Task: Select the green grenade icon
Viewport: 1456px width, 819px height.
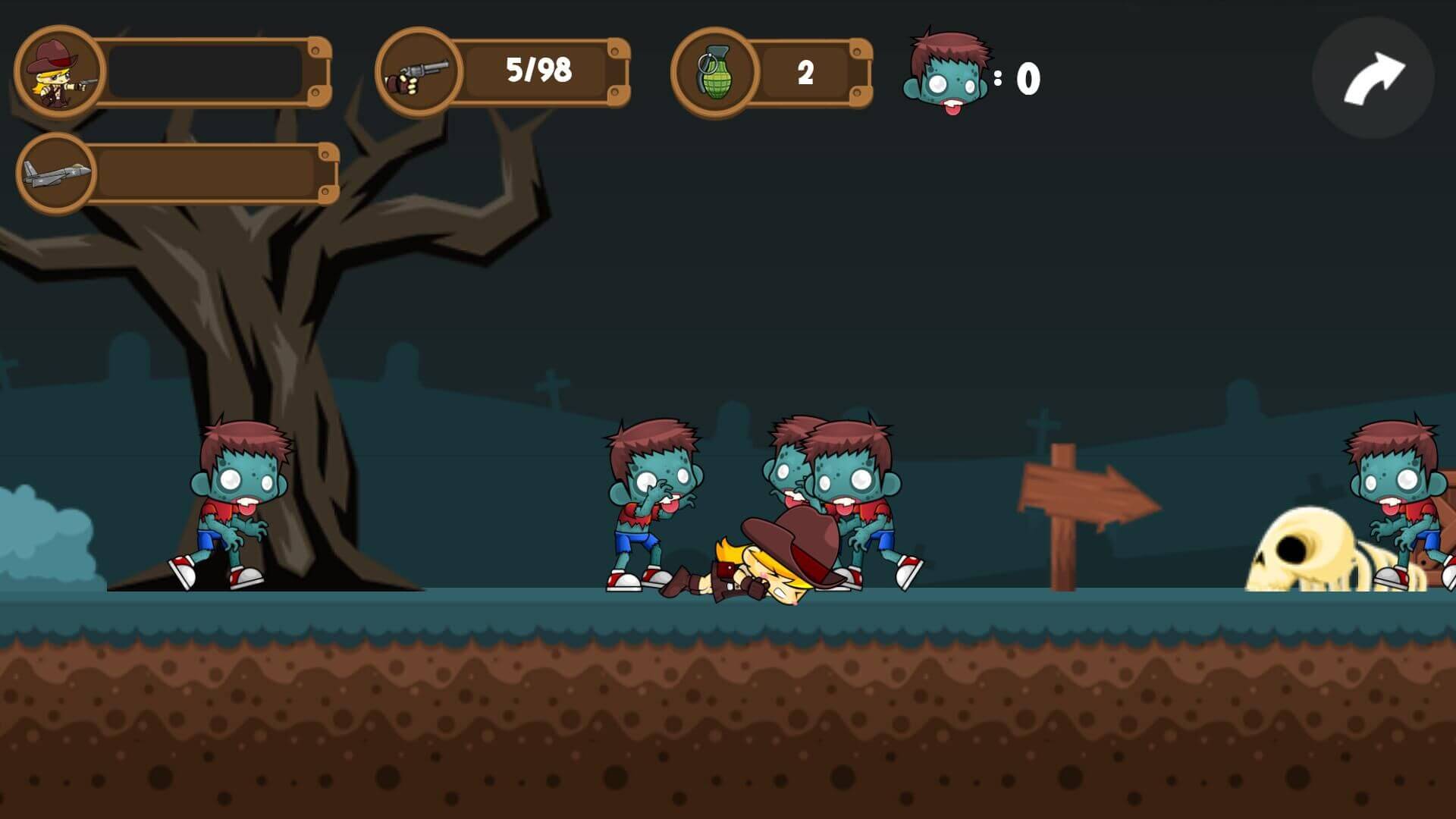Action: coord(714,73)
